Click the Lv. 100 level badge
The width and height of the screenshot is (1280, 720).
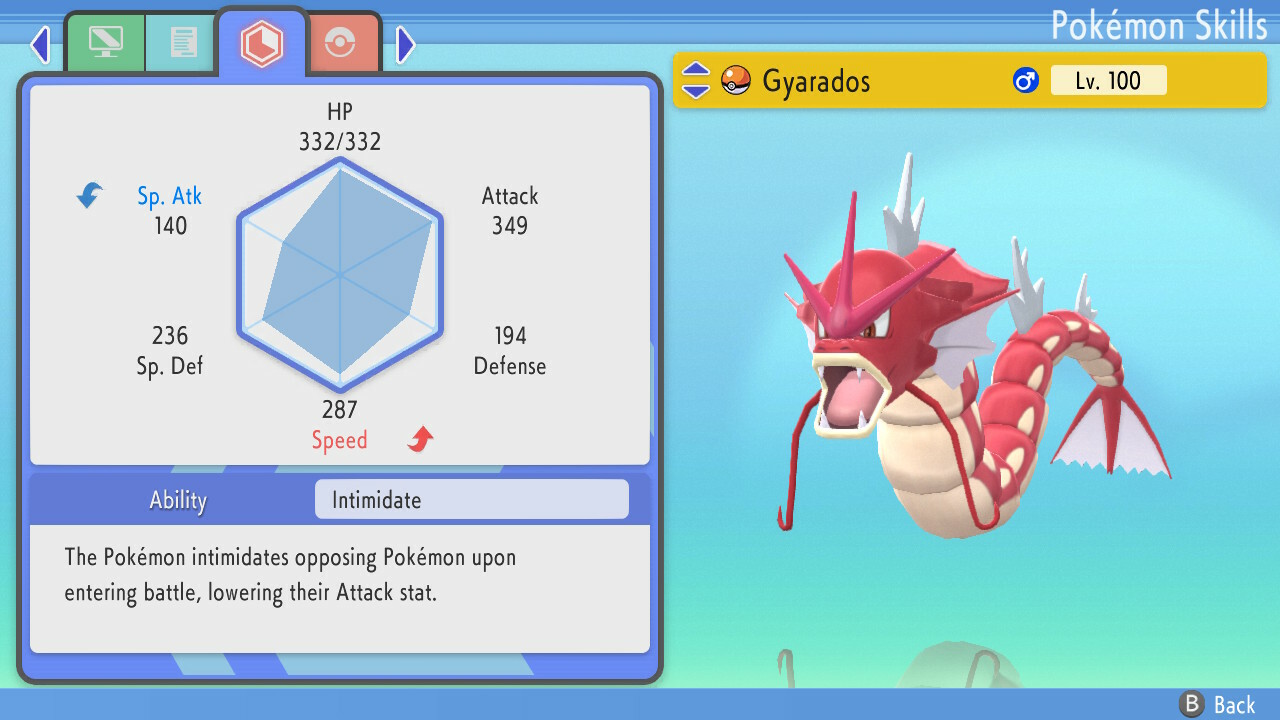coord(1109,81)
